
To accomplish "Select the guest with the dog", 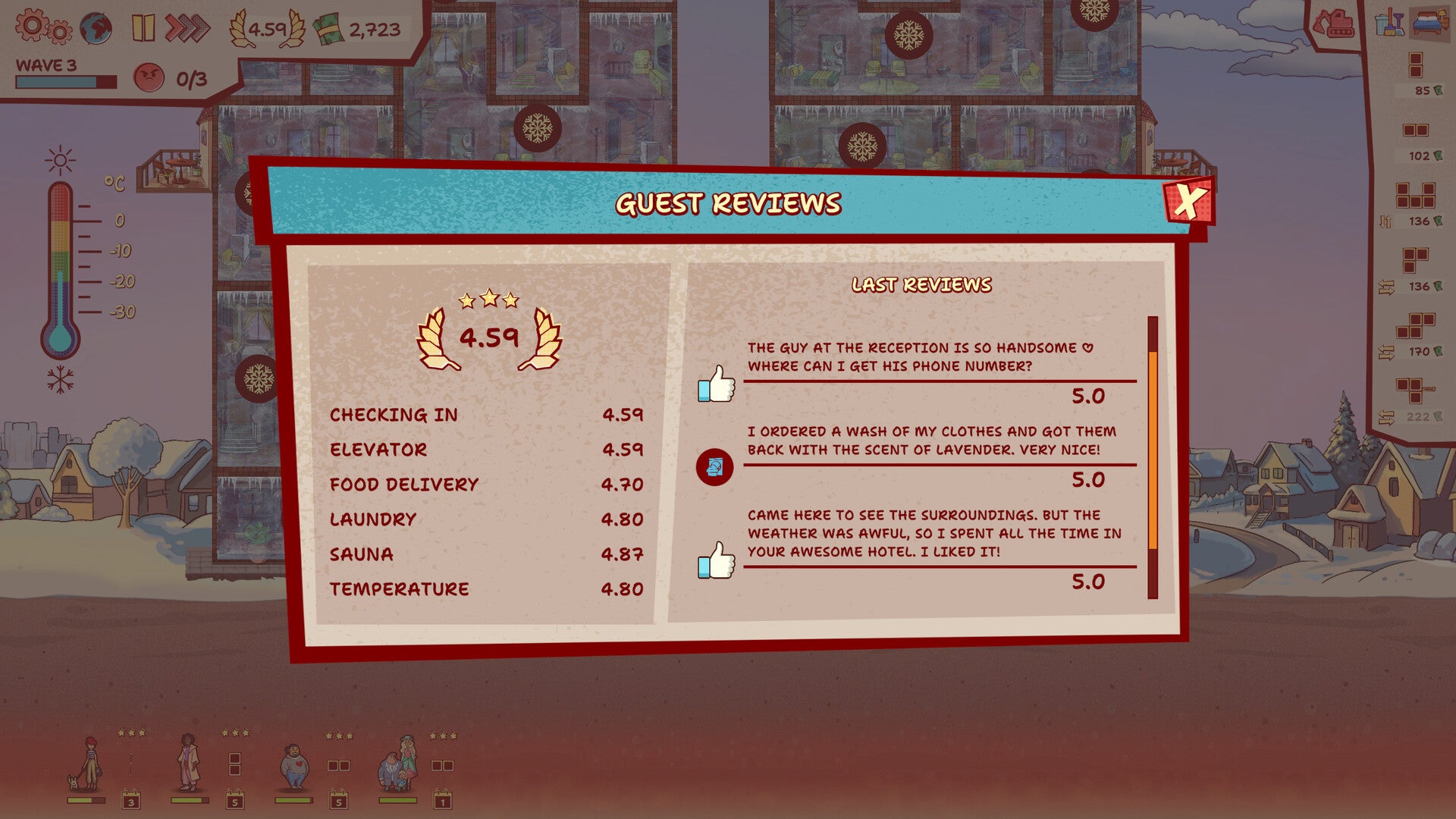I will 86,764.
